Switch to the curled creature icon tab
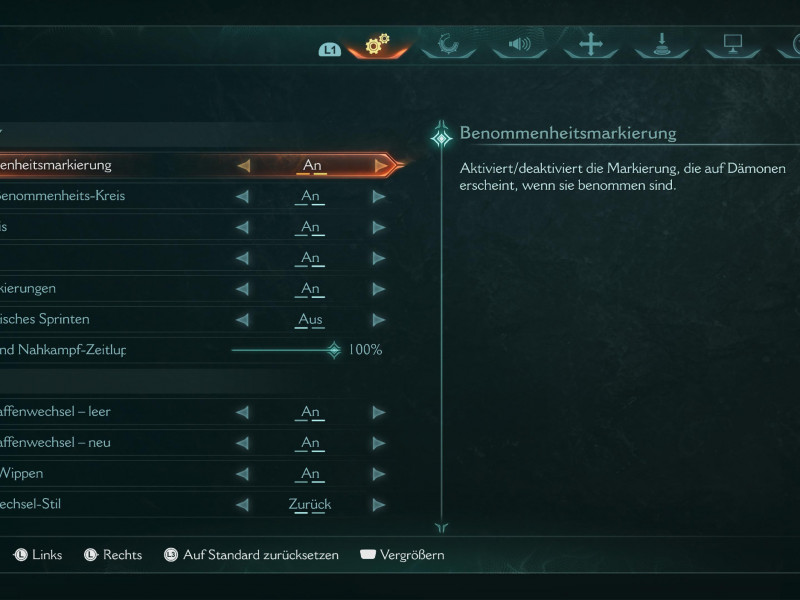 coord(448,44)
